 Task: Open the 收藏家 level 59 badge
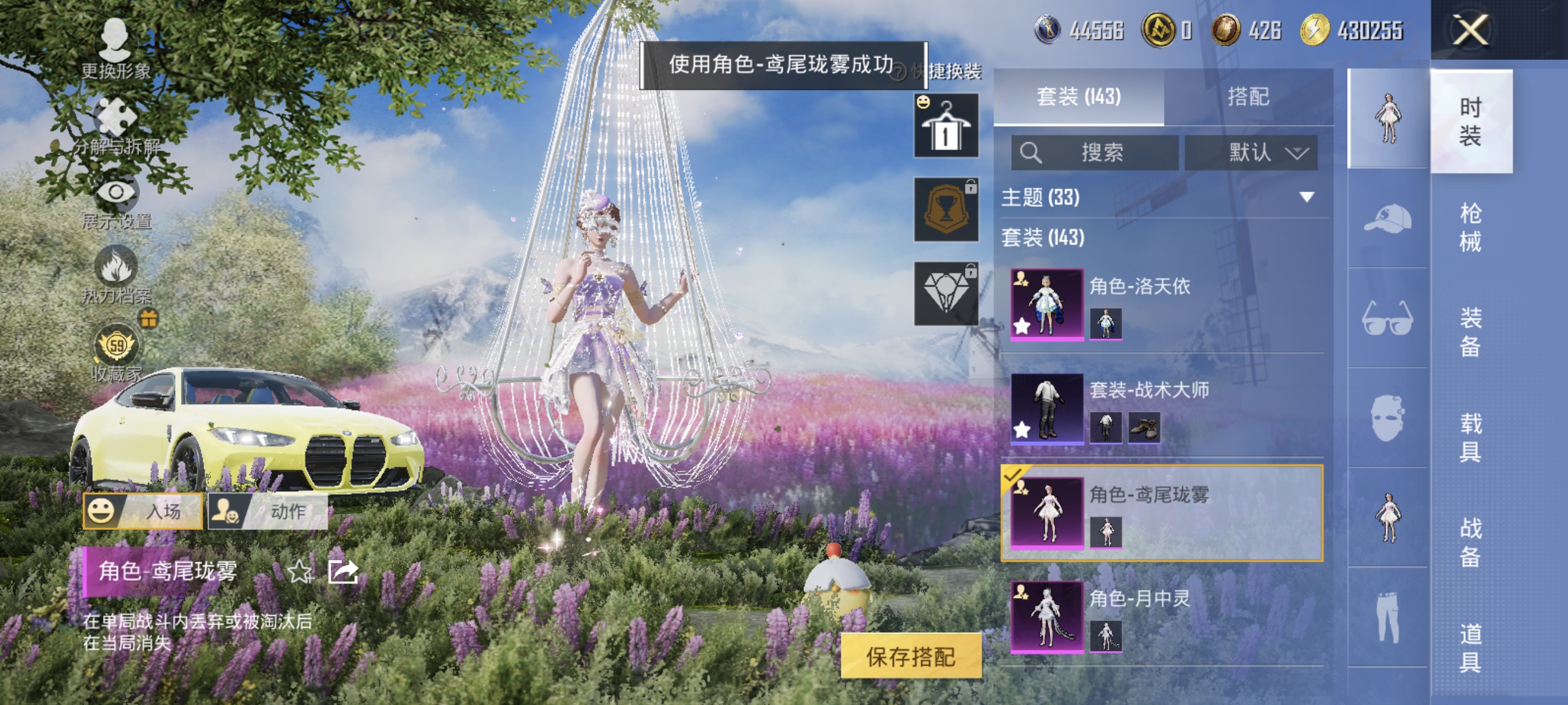(116, 344)
